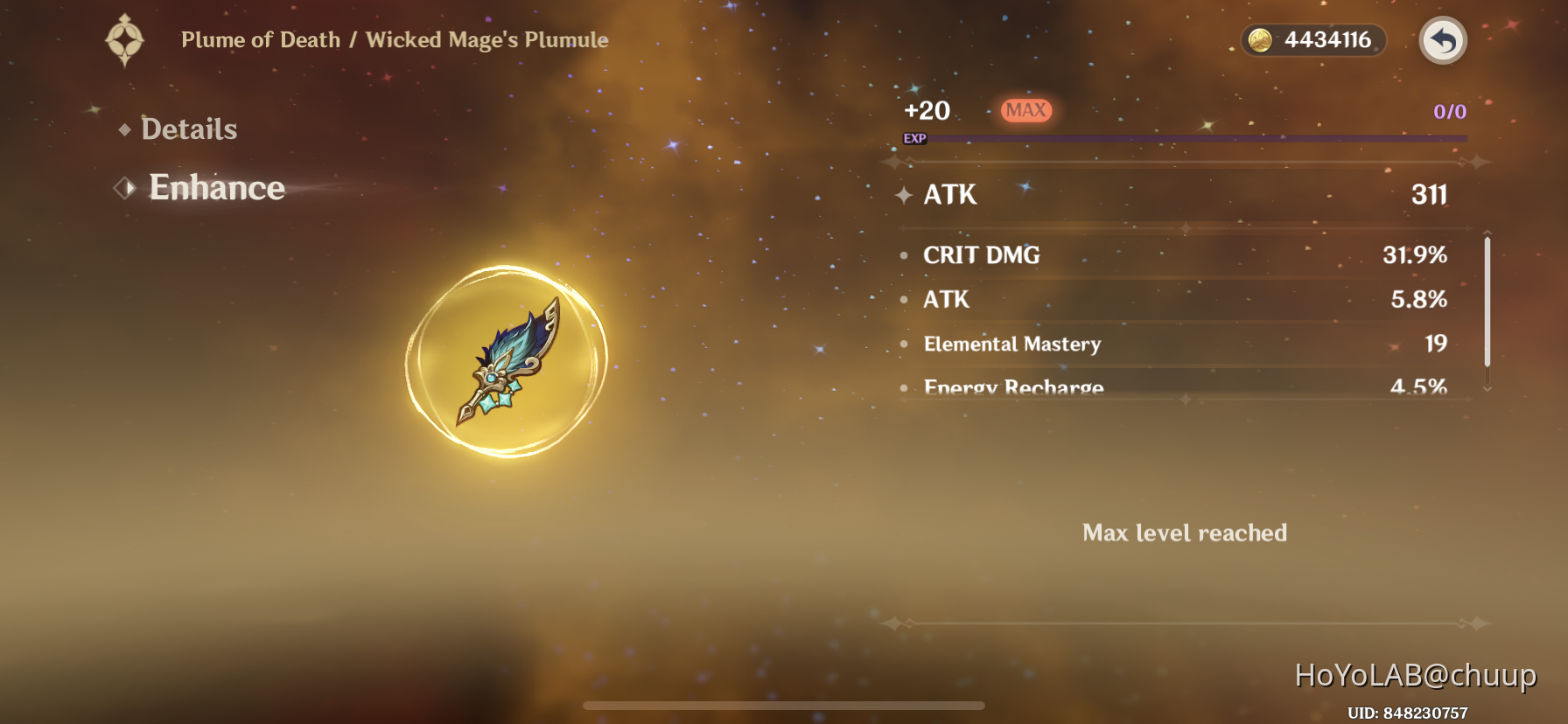The image size is (1568, 724).
Task: Click the back arrow icon top-right
Action: click(1442, 41)
